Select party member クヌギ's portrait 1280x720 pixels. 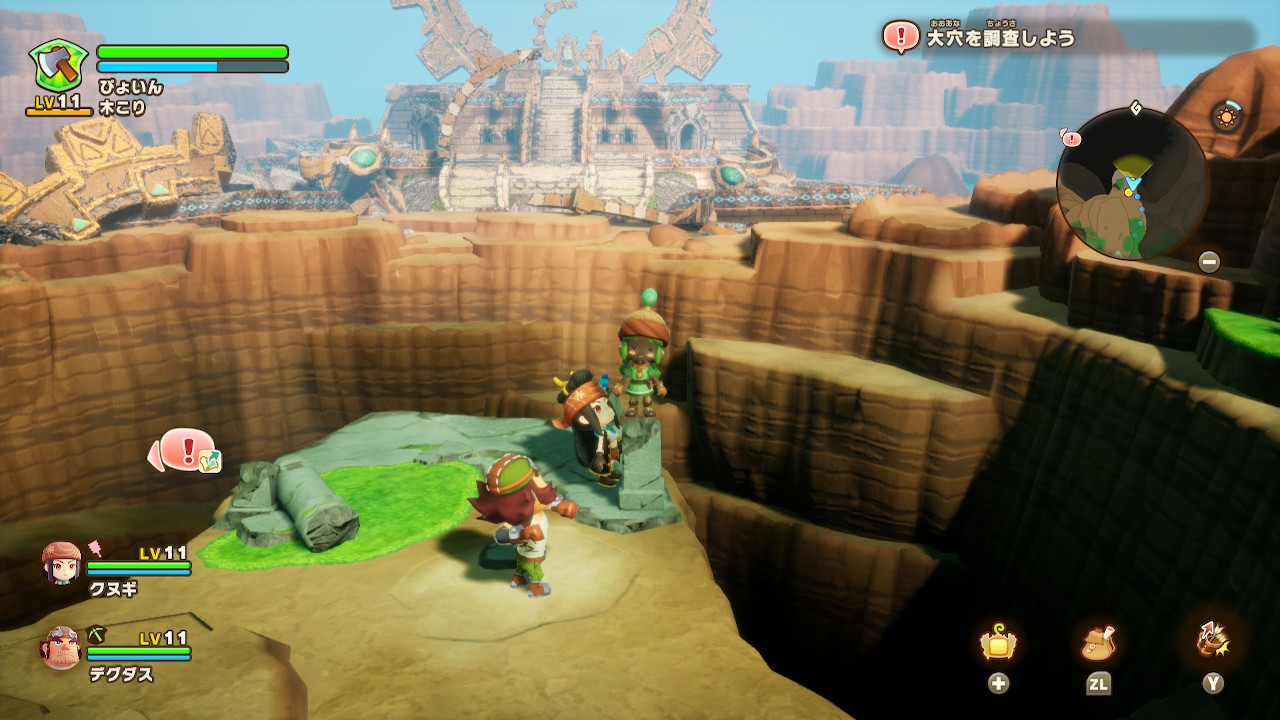(62, 563)
